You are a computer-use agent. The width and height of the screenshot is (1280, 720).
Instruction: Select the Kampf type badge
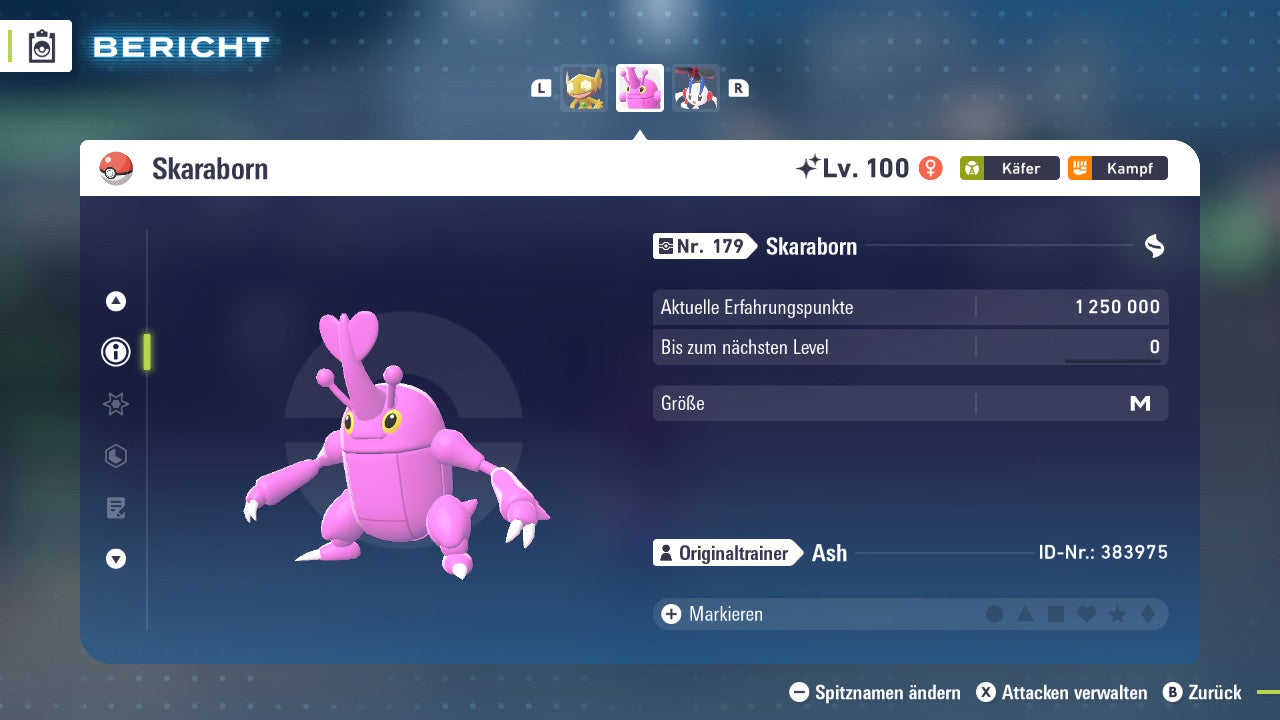pyautogui.click(x=1116, y=168)
